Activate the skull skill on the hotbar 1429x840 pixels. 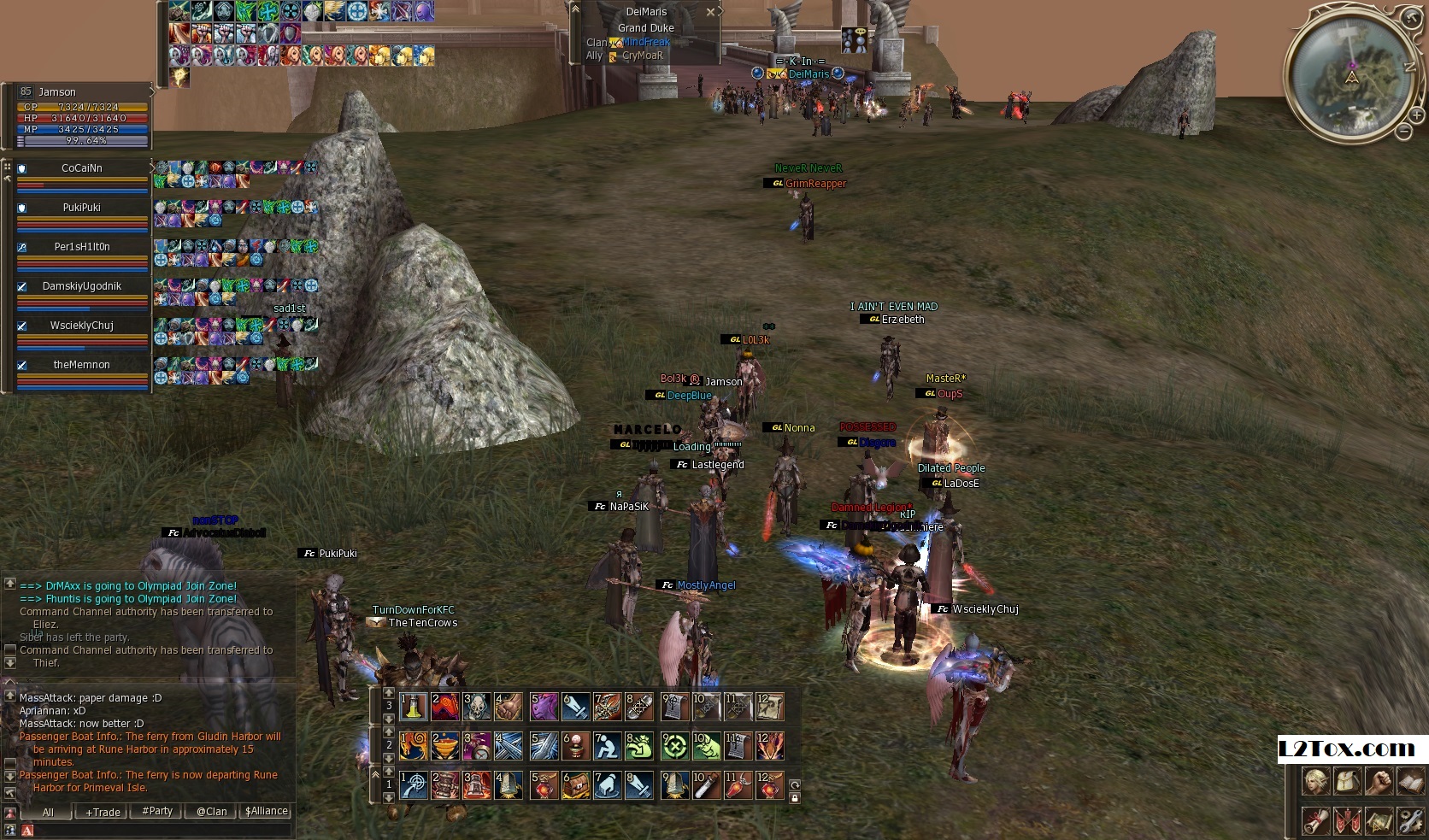[478, 708]
